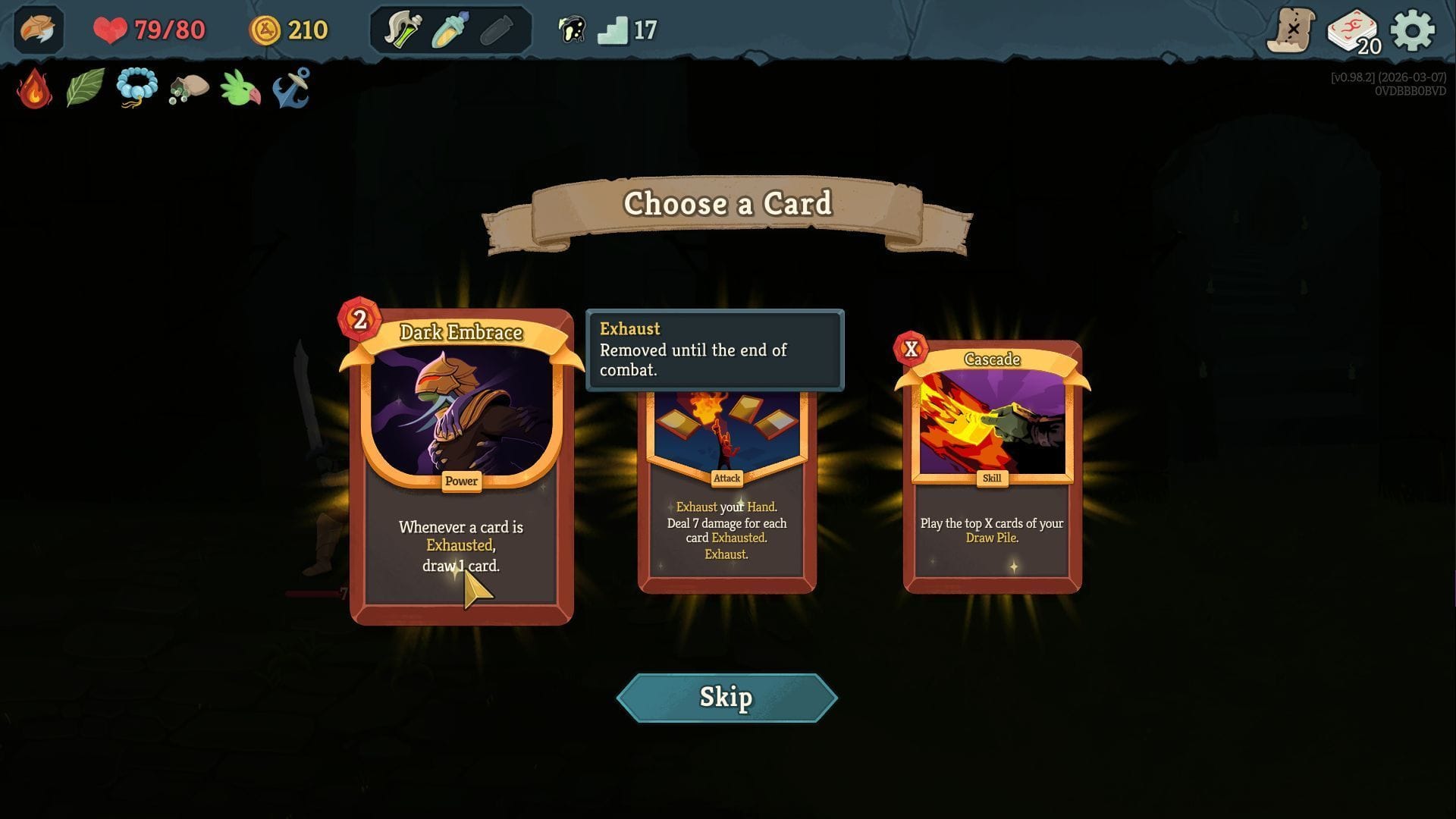The width and height of the screenshot is (1456, 819).
Task: Click the character portrait in the top bar
Action: [x=39, y=30]
